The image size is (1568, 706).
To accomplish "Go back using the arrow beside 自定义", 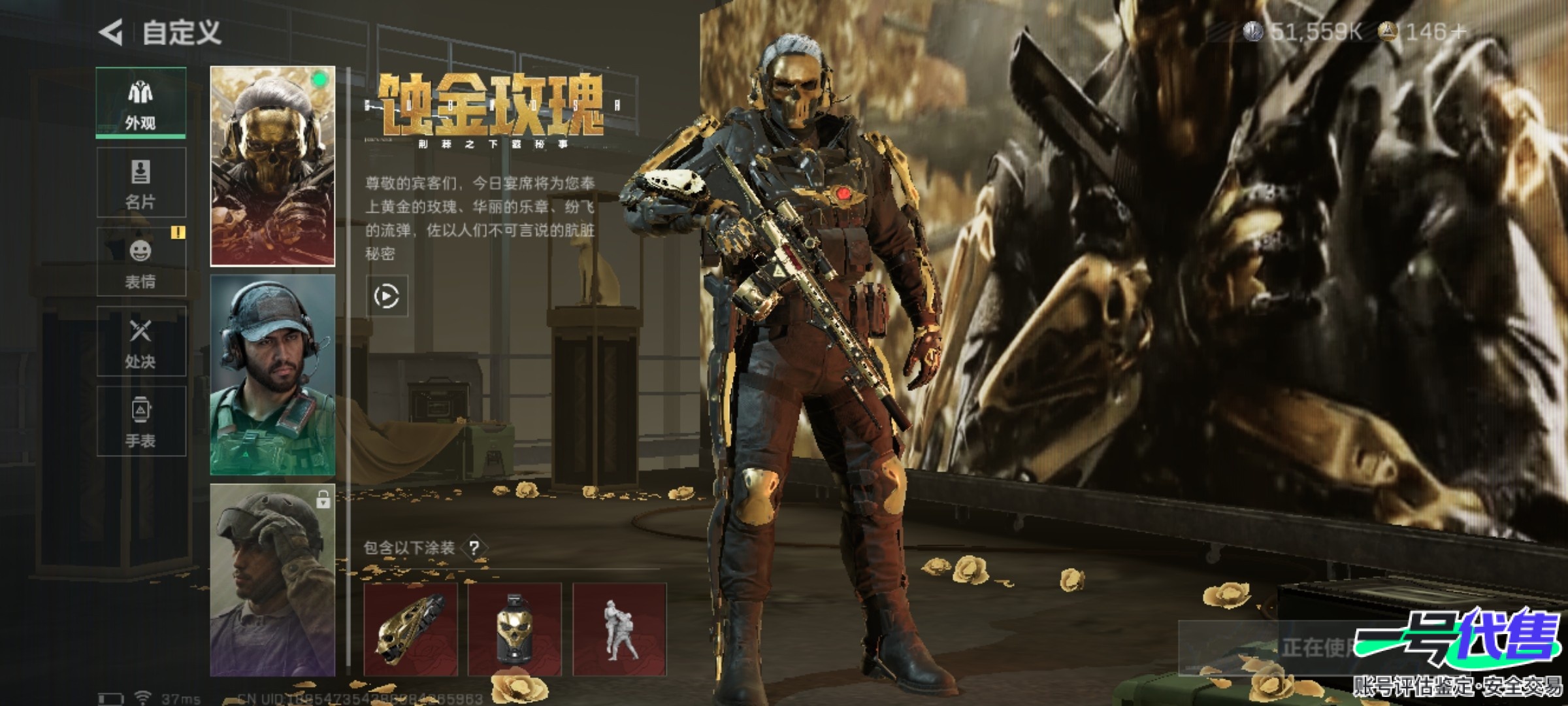I will click(x=111, y=32).
